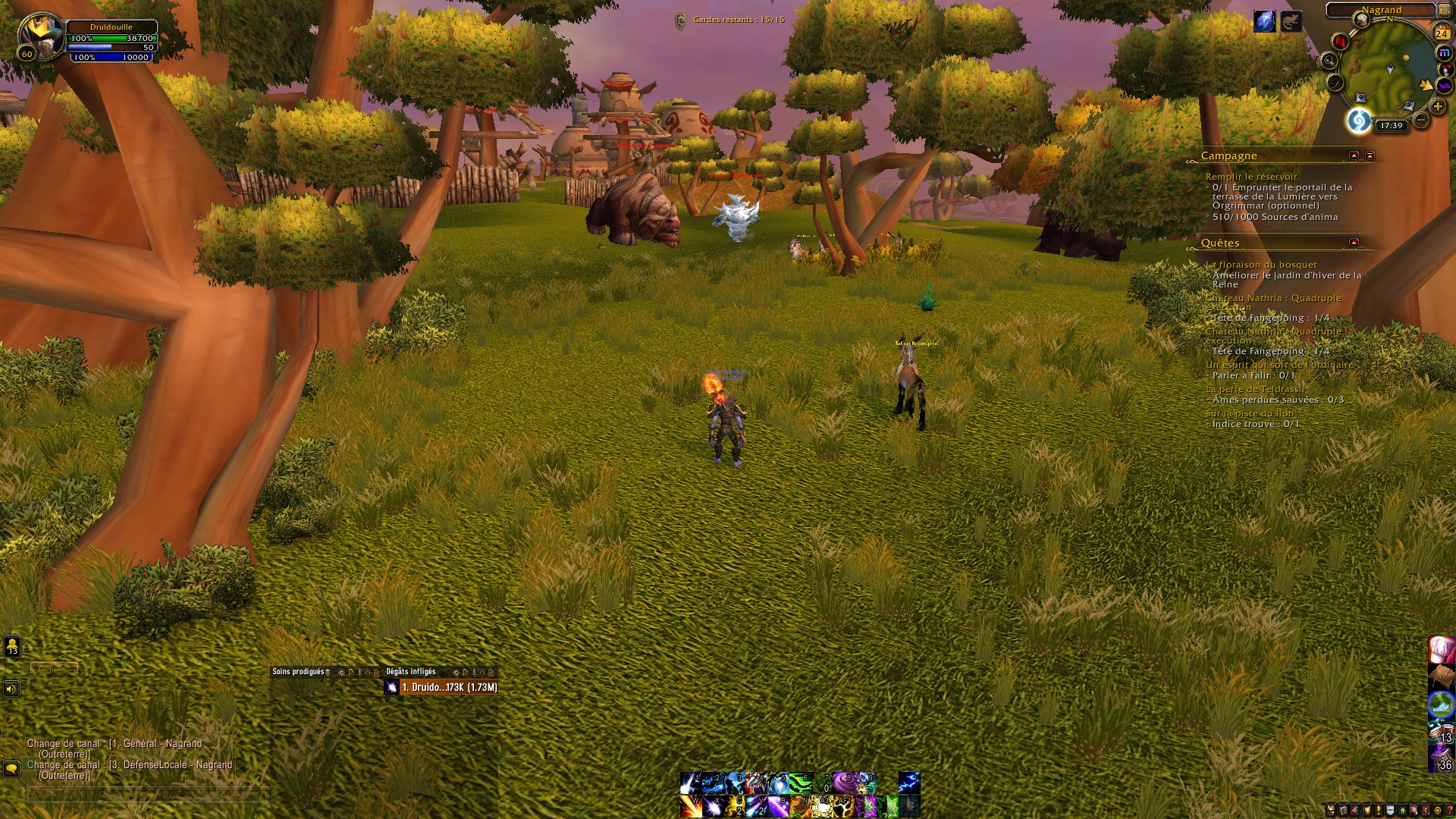
Task: Click the Druidouille health bar
Action: 110,37
